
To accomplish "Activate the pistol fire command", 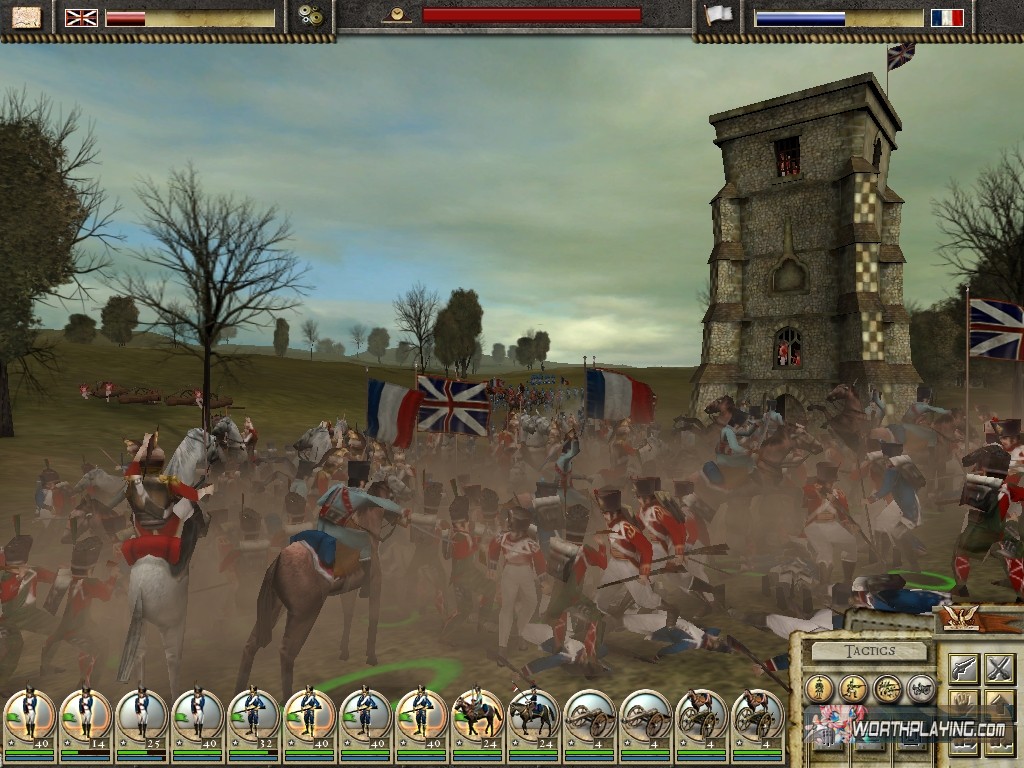I will tap(963, 668).
